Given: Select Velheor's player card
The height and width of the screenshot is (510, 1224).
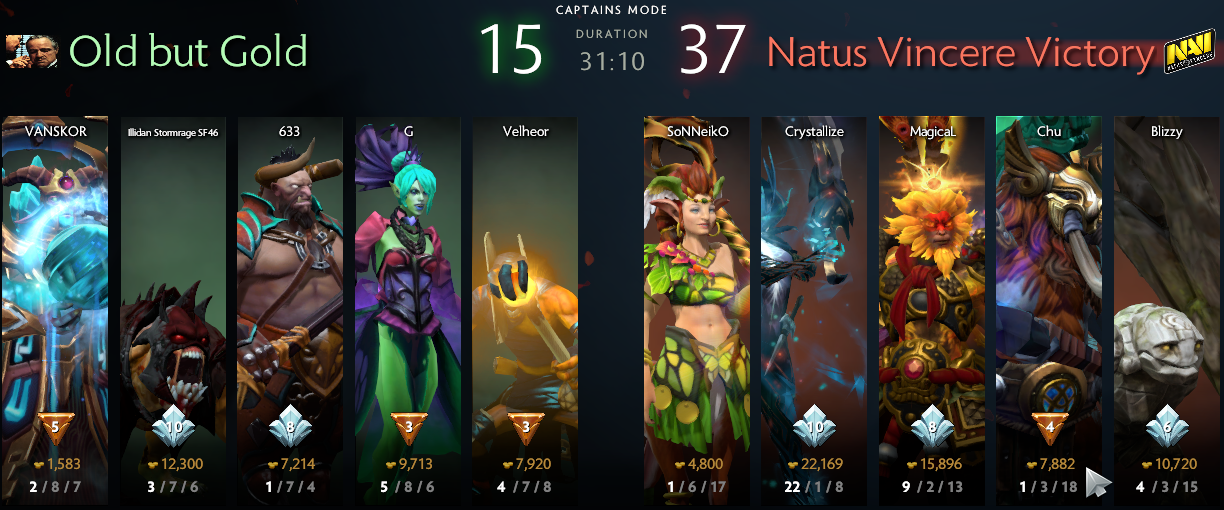Looking at the screenshot, I should [x=525, y=300].
